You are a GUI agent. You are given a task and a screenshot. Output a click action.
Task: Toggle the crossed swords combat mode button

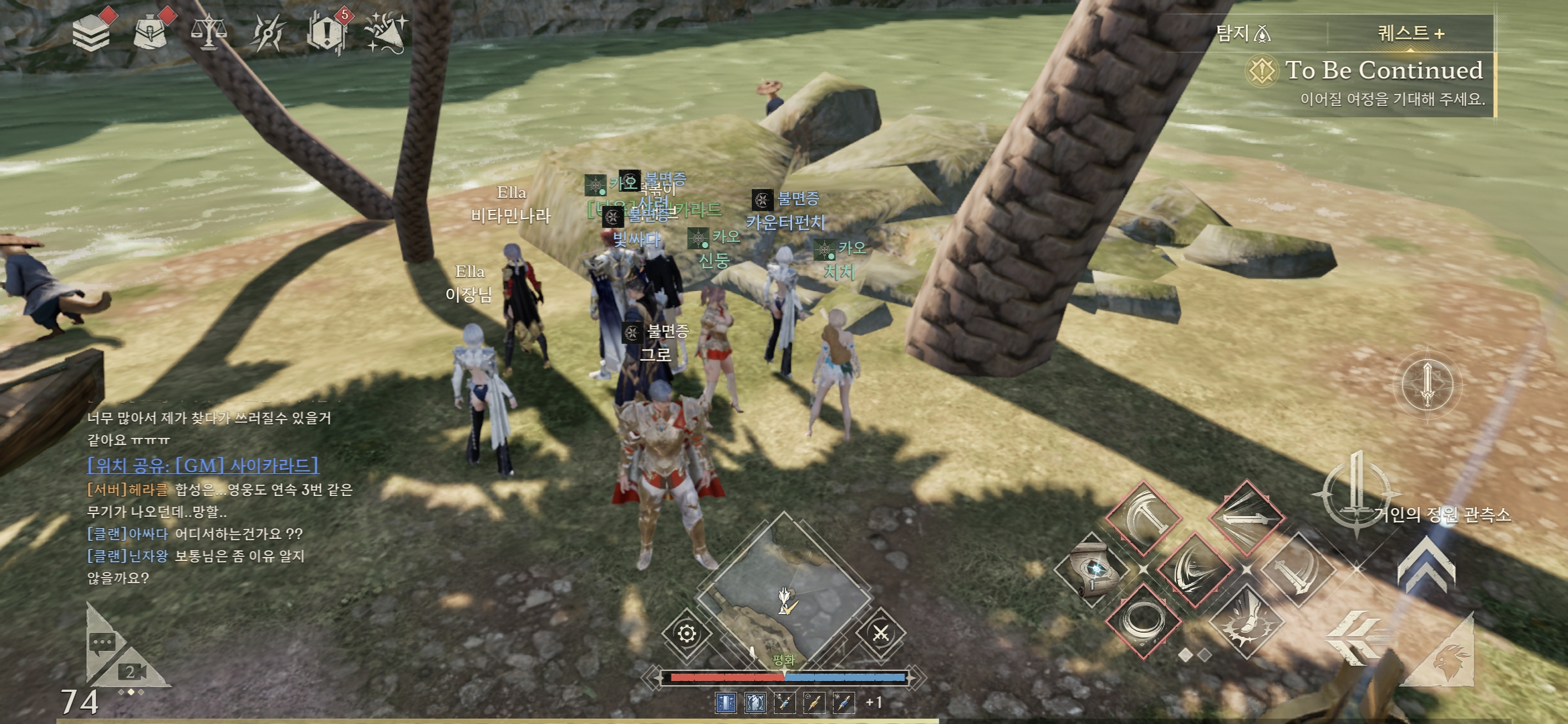tap(880, 633)
